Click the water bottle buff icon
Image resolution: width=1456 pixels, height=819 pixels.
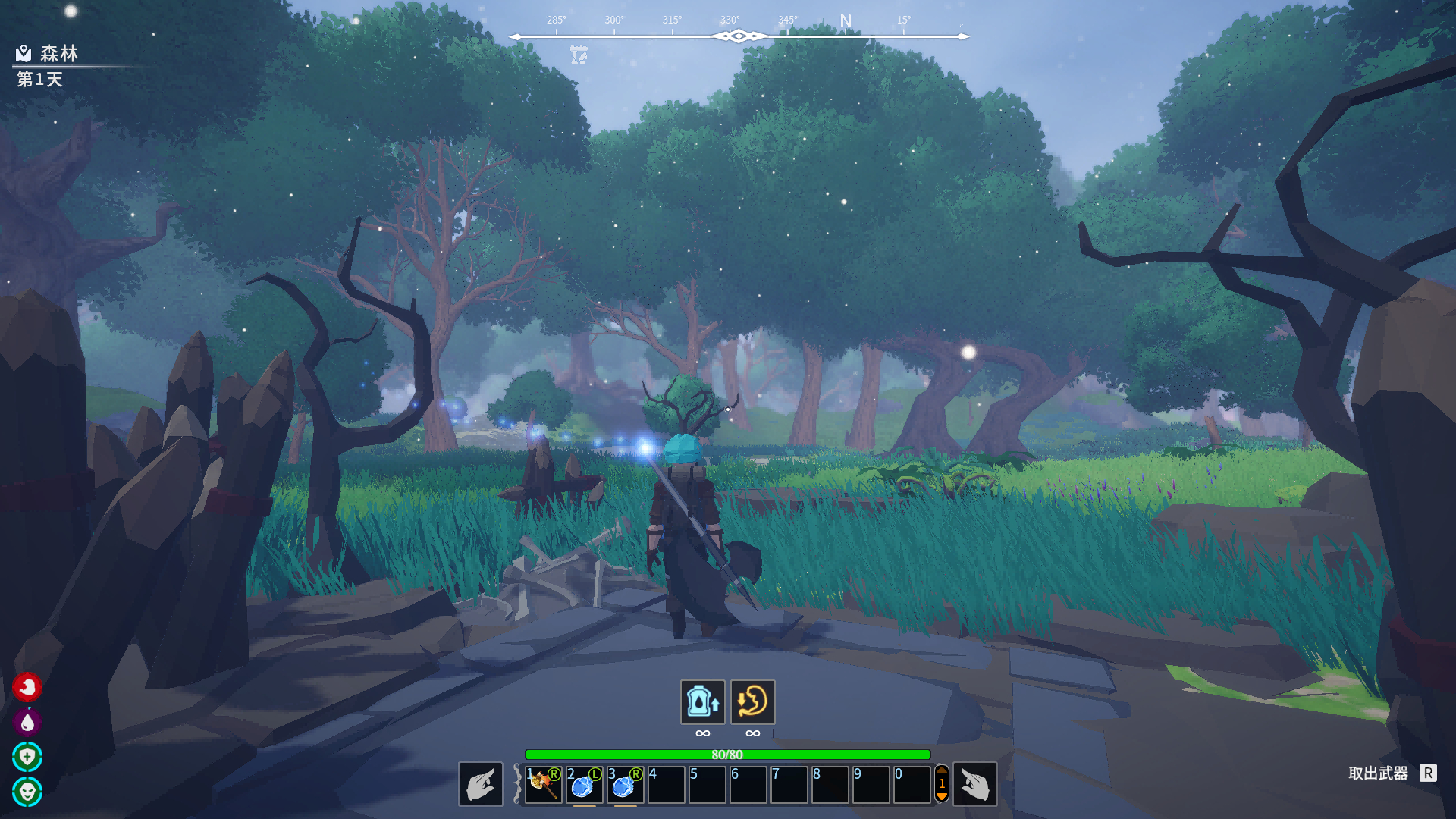[702, 701]
